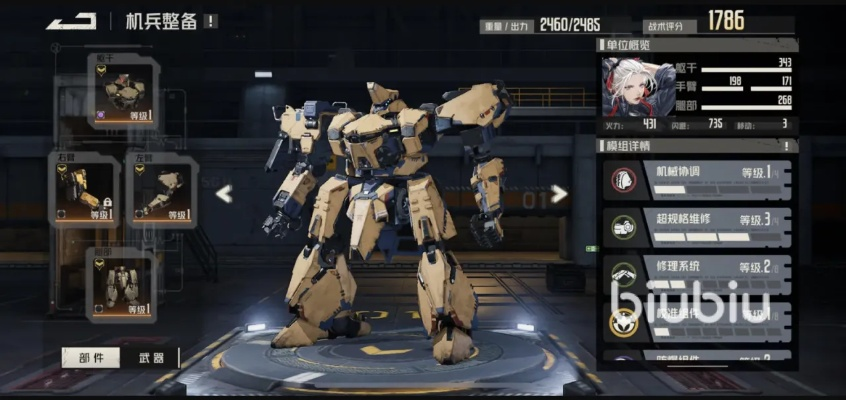
Task: Switch to the 武器 weapons tab
Action: tap(144, 358)
